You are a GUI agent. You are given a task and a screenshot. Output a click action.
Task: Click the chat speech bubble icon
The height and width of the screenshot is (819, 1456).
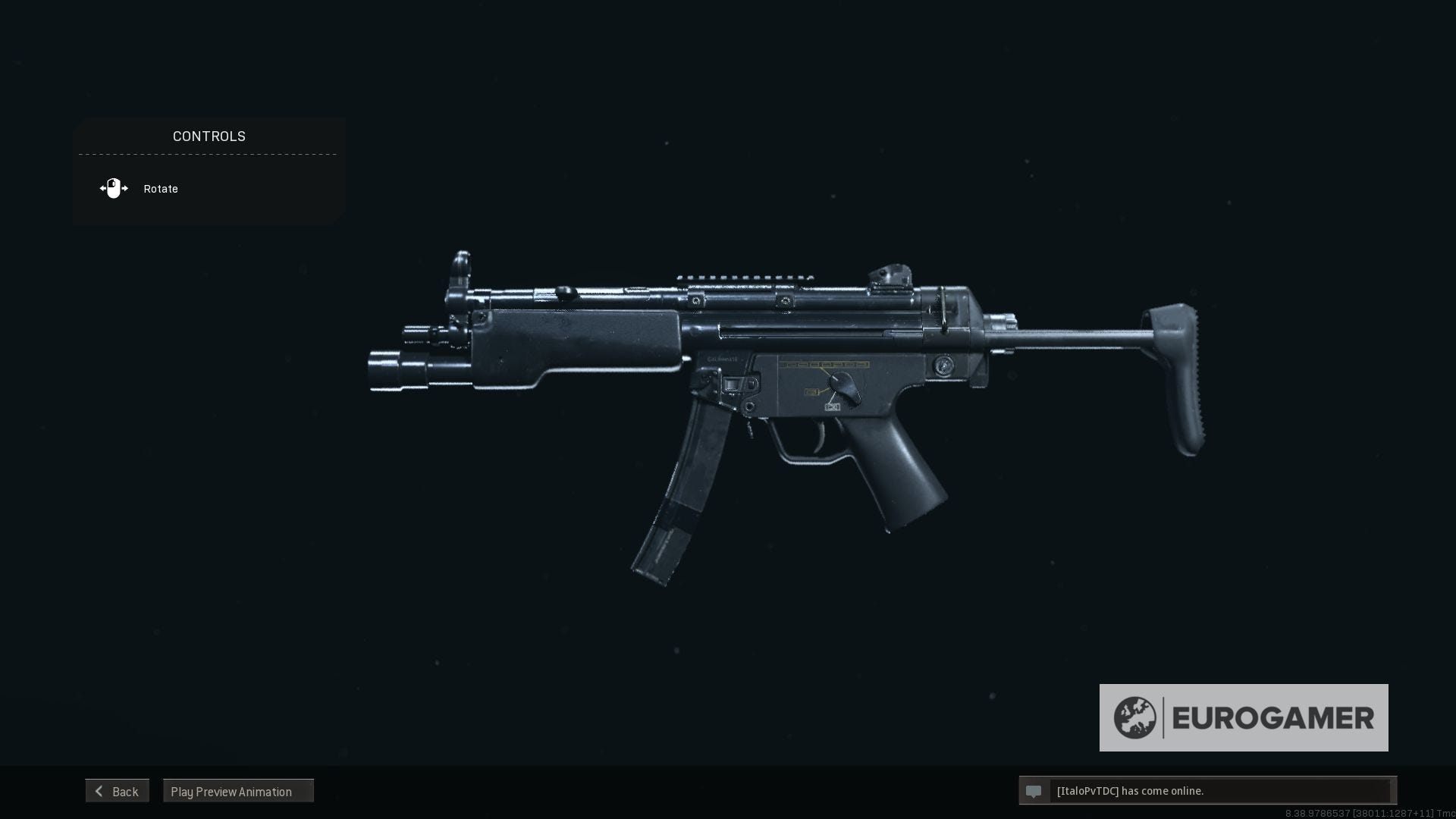tap(1035, 791)
